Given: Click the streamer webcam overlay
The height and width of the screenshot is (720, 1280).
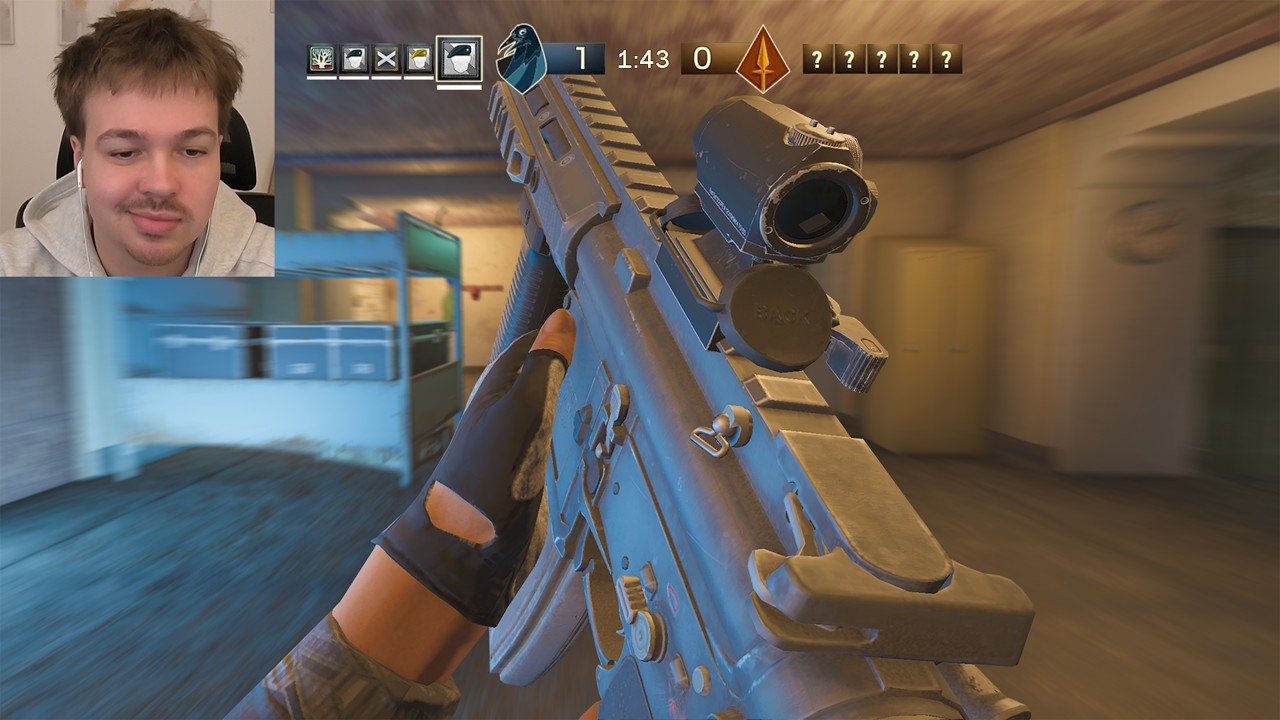Looking at the screenshot, I should [137, 138].
